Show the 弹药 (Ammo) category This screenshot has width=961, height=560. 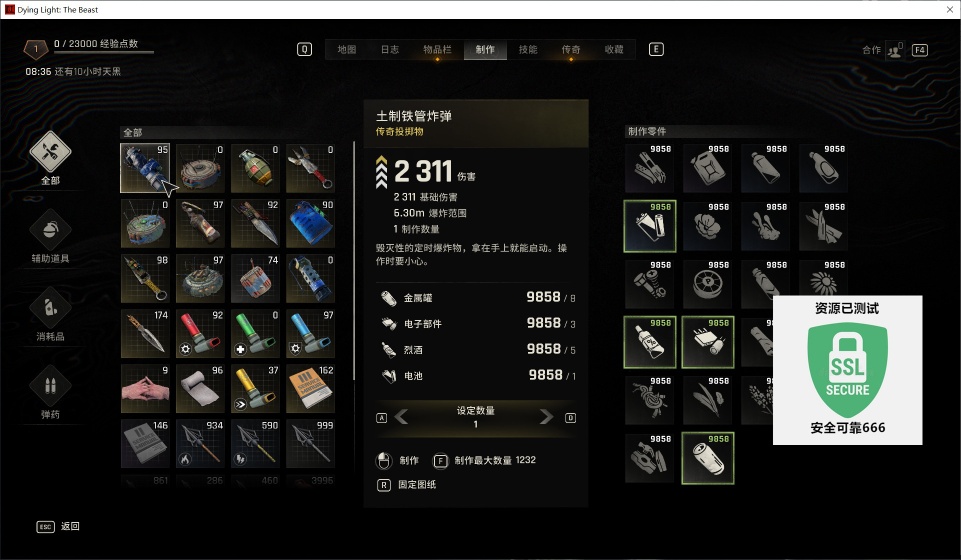[50, 391]
